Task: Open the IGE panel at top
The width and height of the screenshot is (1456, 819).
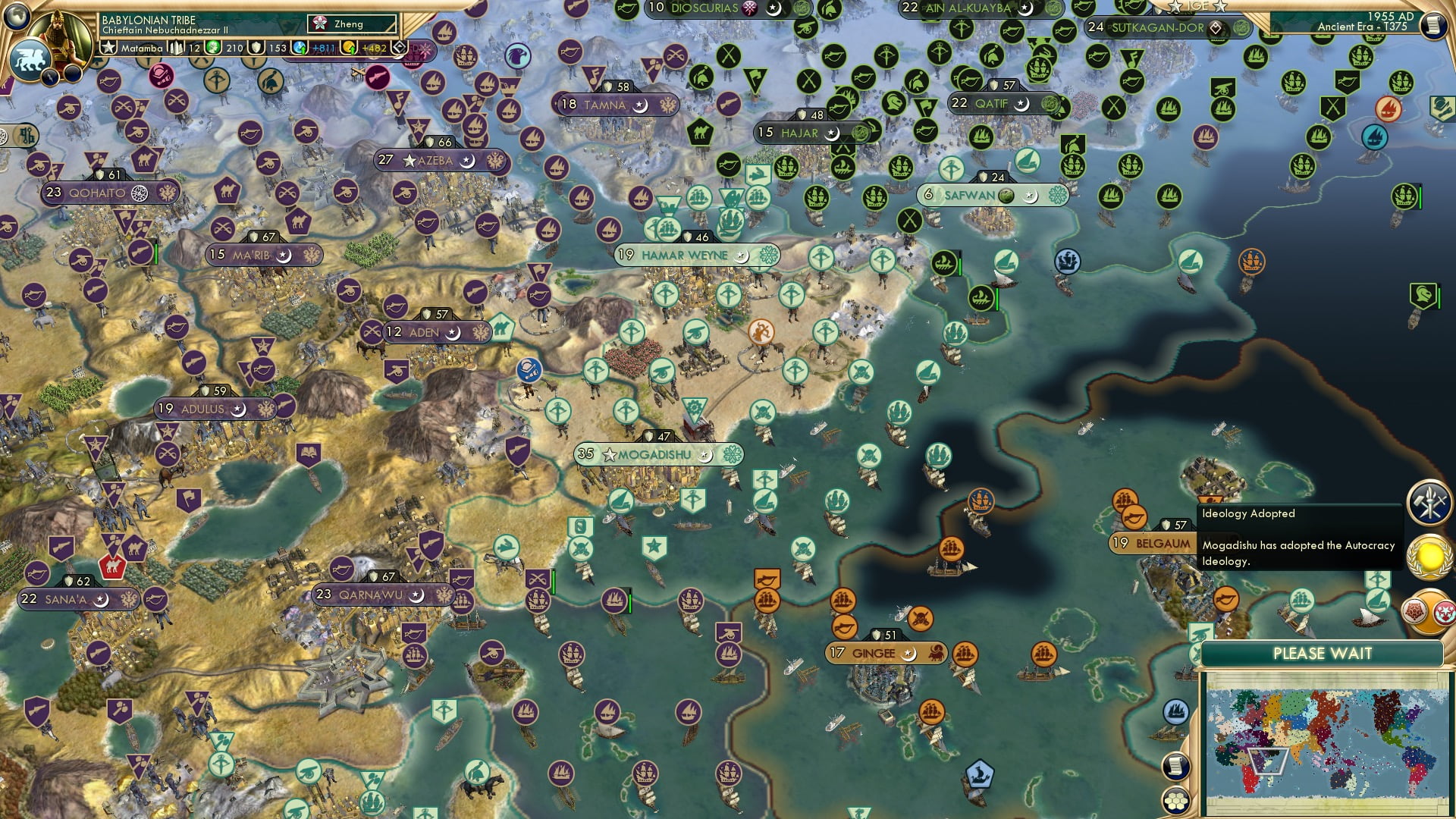Action: tap(1197, 6)
